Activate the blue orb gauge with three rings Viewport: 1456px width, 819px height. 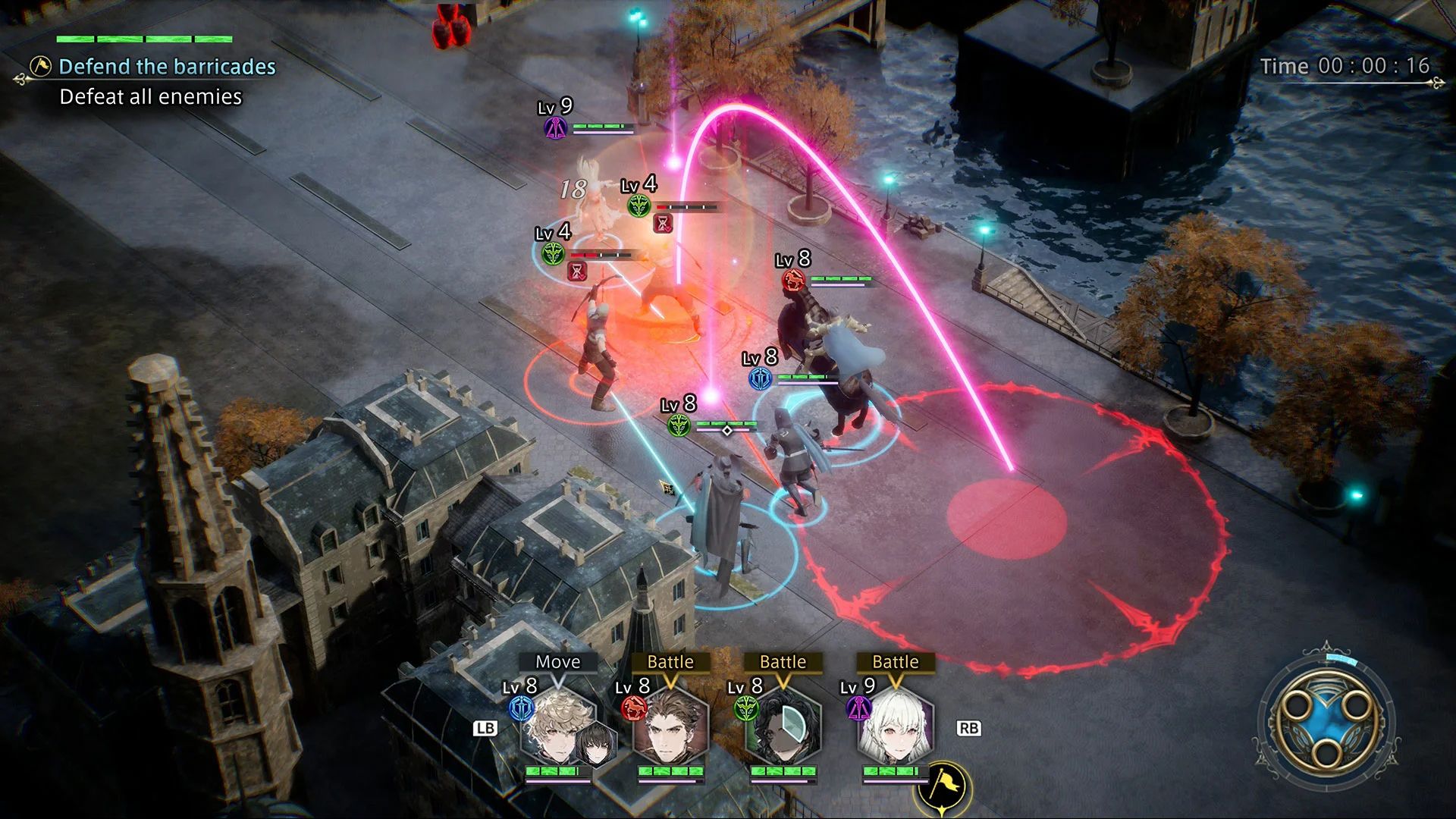1323,721
